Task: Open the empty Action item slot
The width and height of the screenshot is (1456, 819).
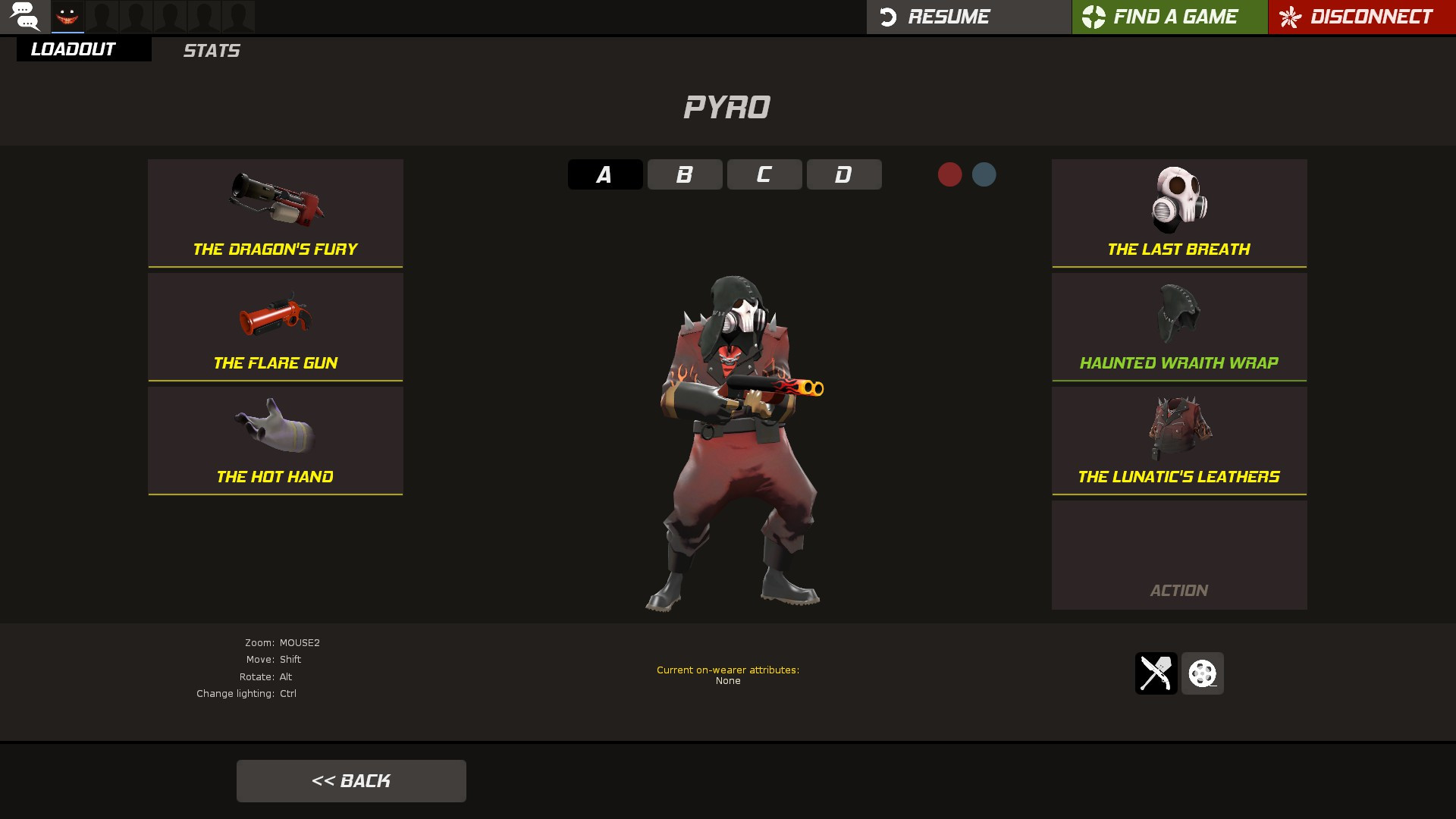Action: [x=1178, y=554]
